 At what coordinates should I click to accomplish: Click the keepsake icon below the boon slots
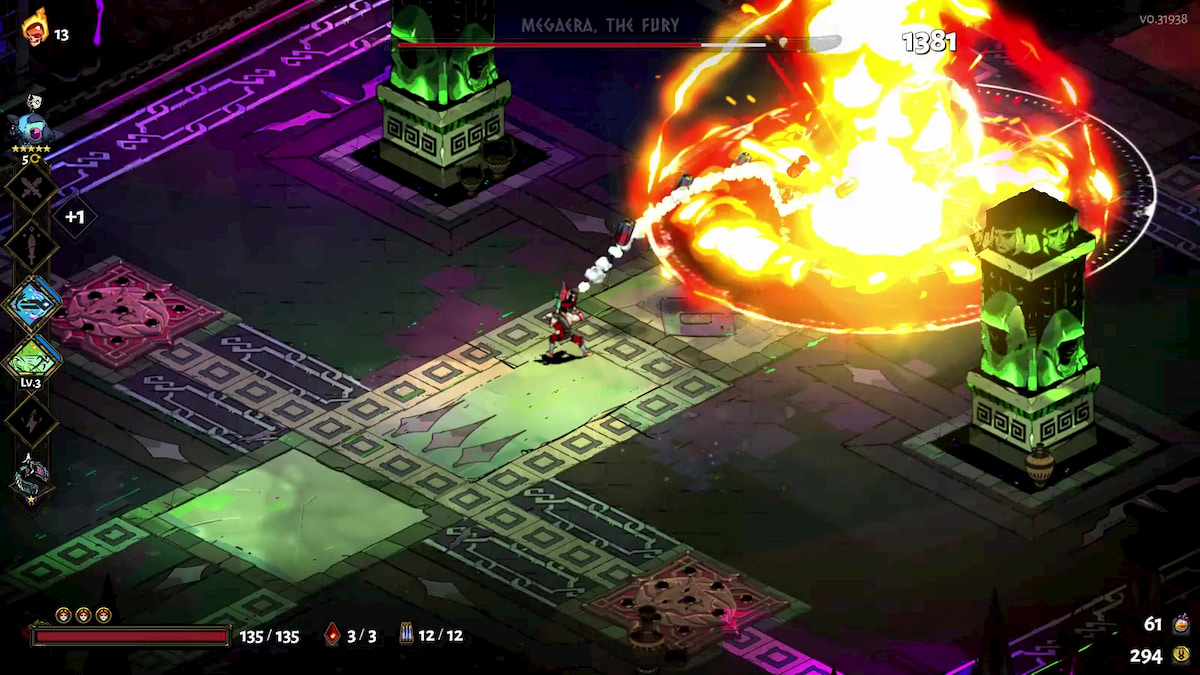(30, 478)
